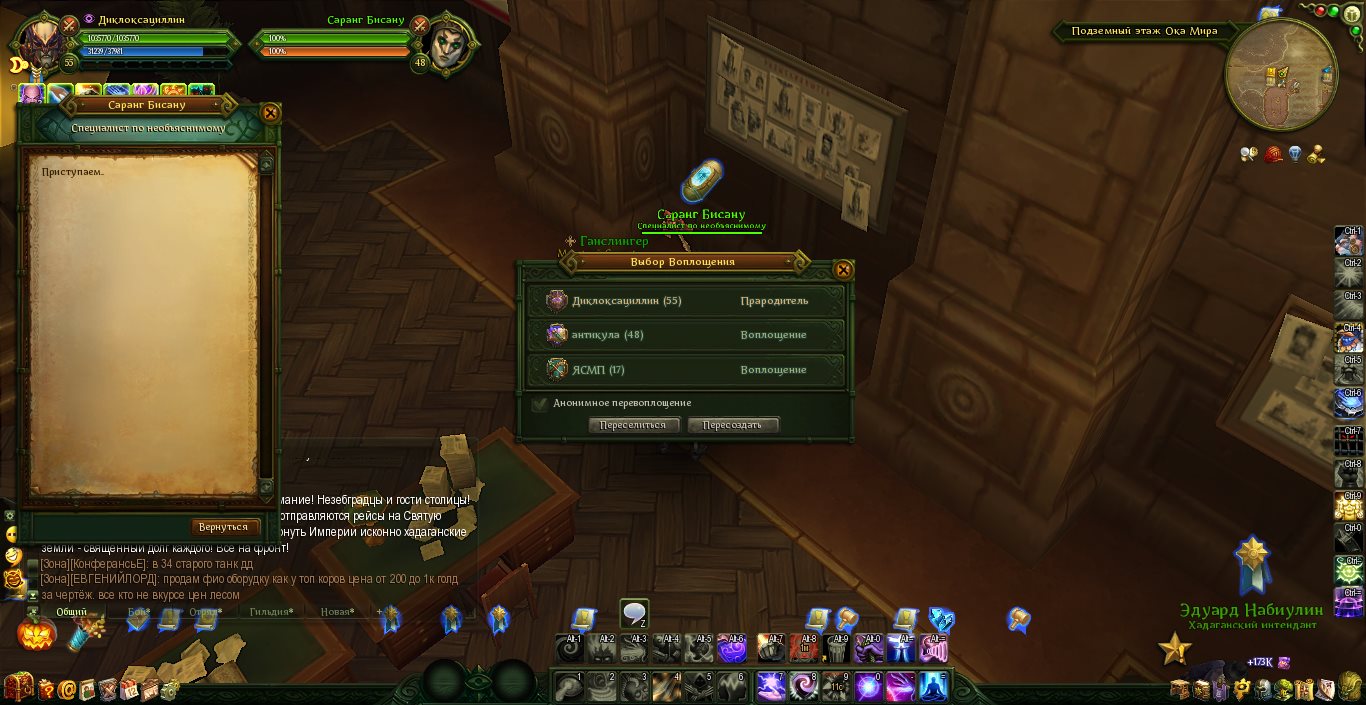Viewport: 1366px width, 705px height.
Task: Pick the ЯСМП (17) incarnation row
Action: pos(685,370)
